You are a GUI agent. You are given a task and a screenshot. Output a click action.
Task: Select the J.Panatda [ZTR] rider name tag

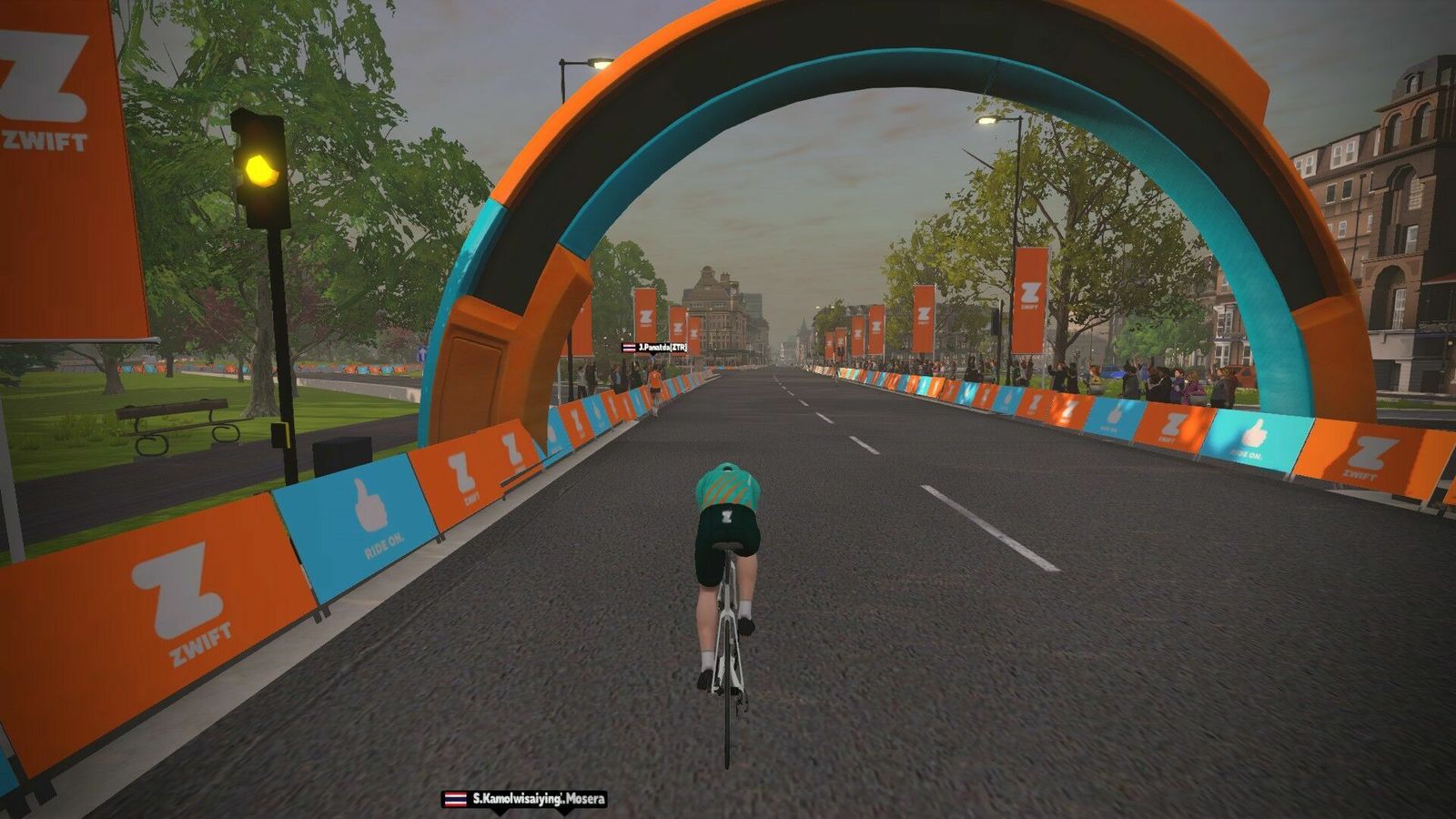655,348
